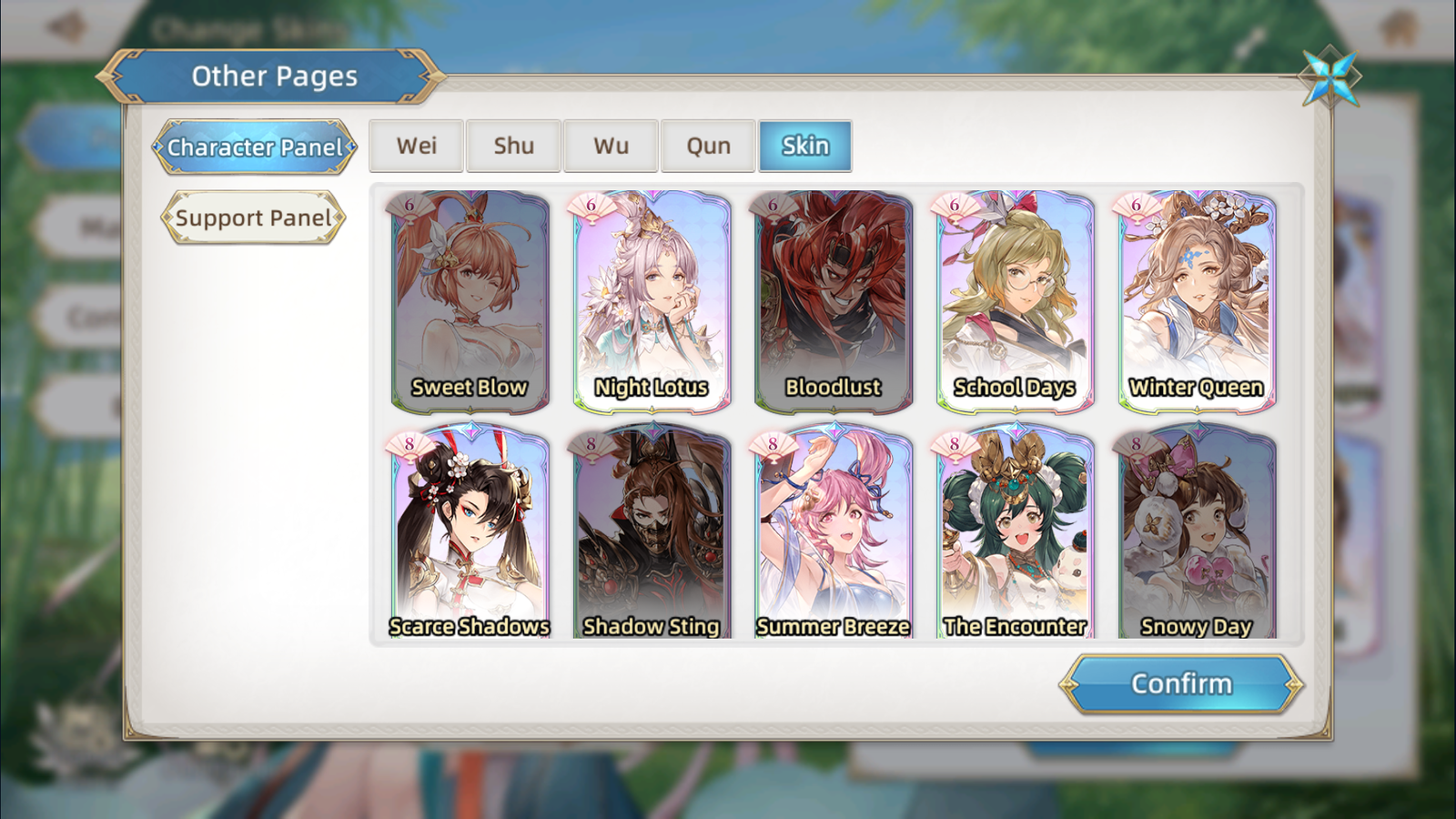Choose the Character Panel option
The height and width of the screenshot is (819, 1456).
255,147
